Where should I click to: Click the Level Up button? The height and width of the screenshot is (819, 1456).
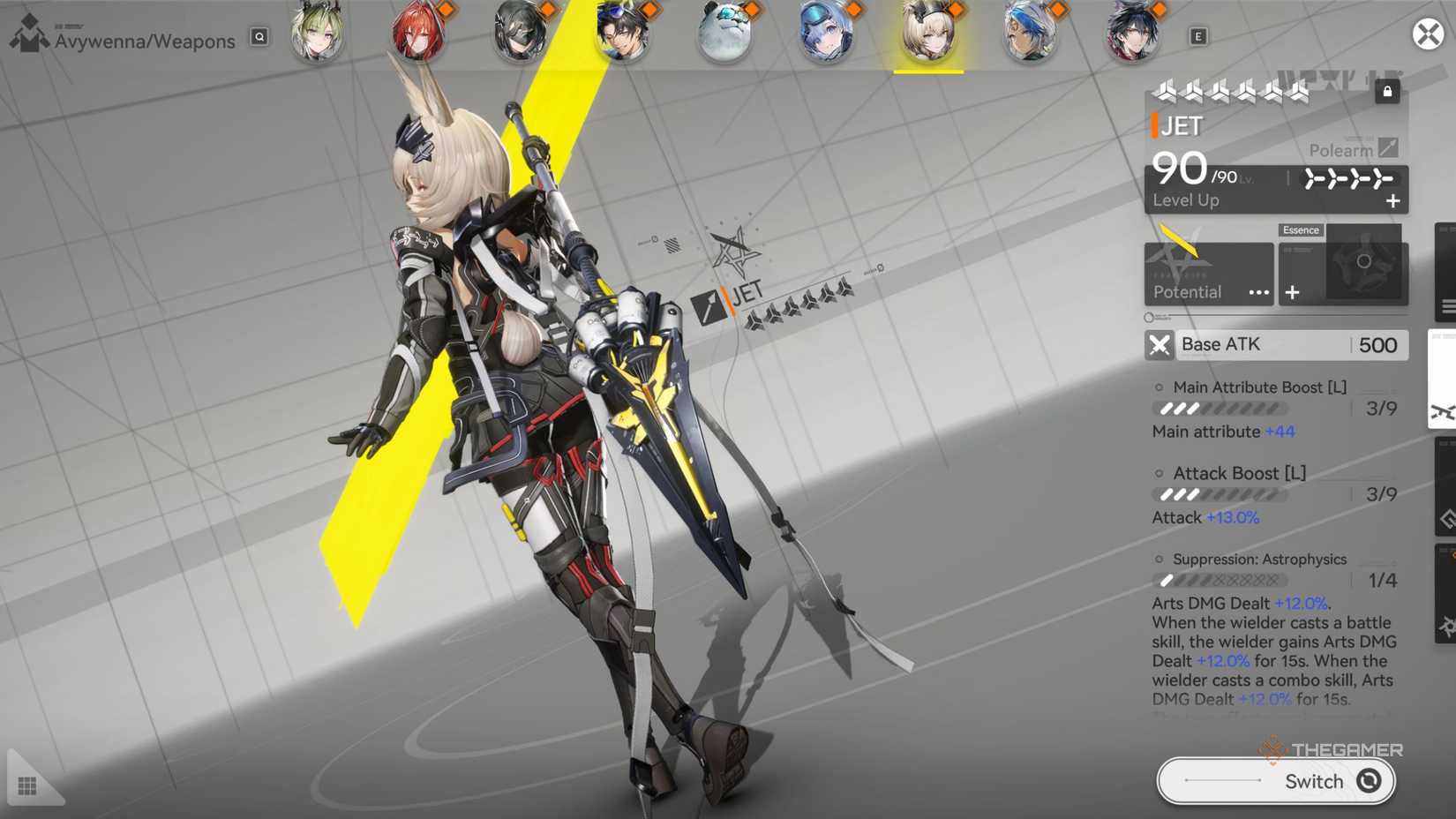coord(1186,200)
